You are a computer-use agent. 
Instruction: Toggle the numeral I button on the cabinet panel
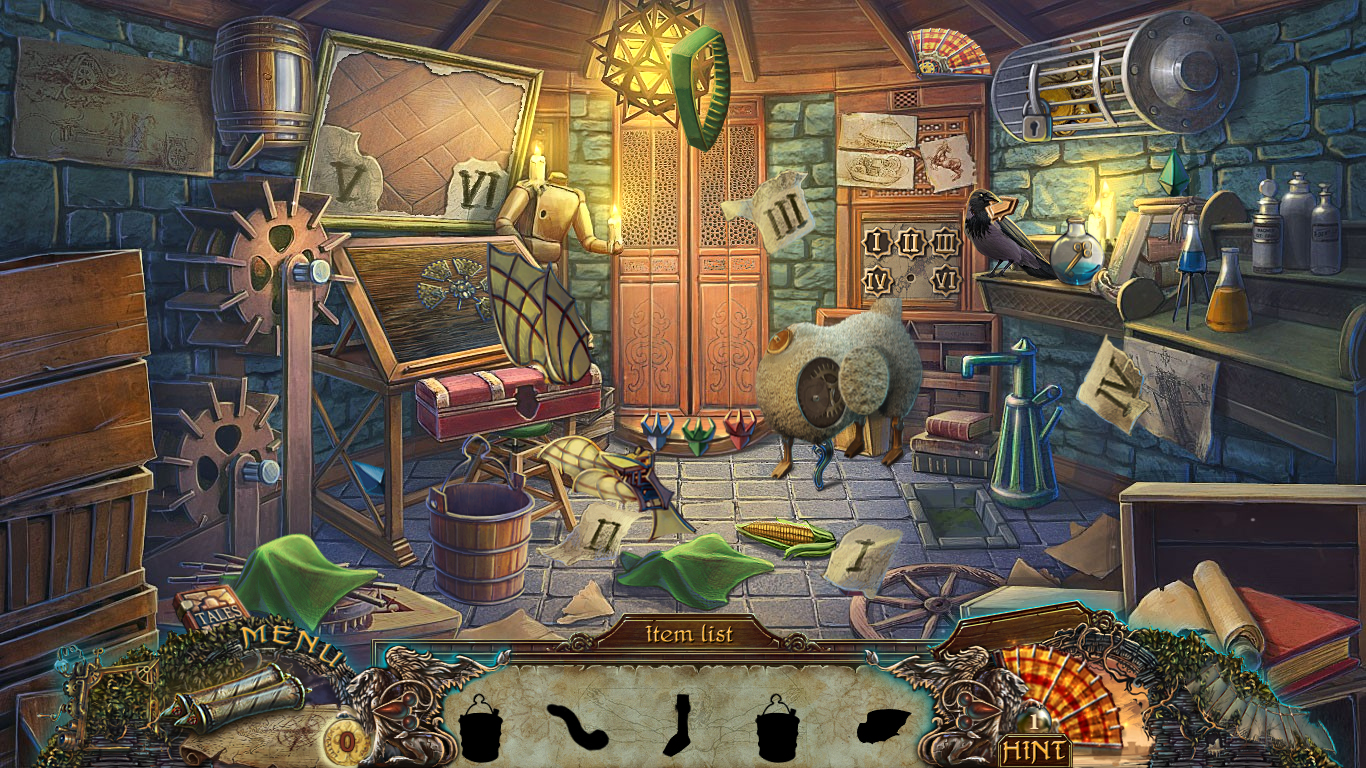tap(874, 240)
